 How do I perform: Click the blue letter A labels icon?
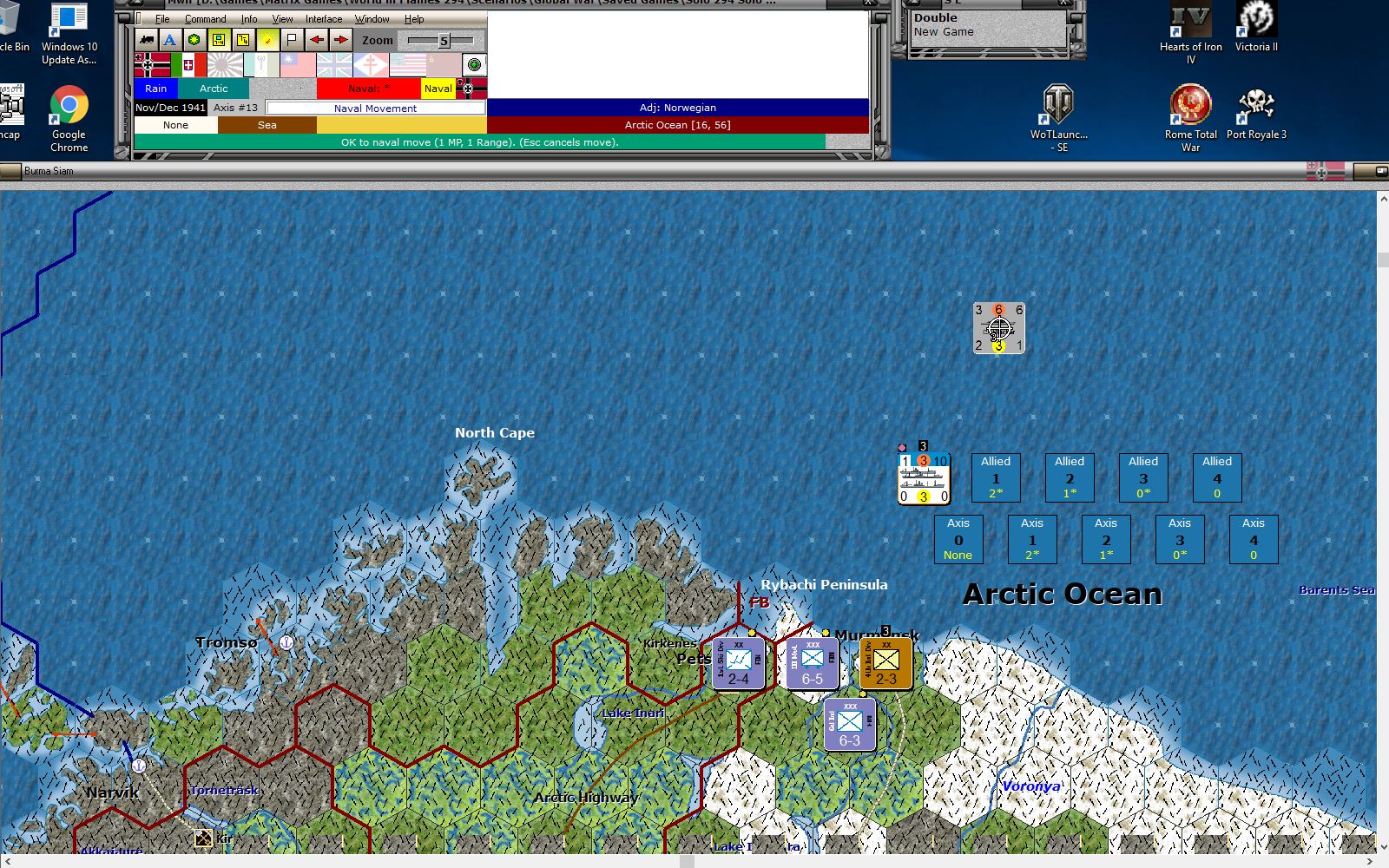click(170, 40)
